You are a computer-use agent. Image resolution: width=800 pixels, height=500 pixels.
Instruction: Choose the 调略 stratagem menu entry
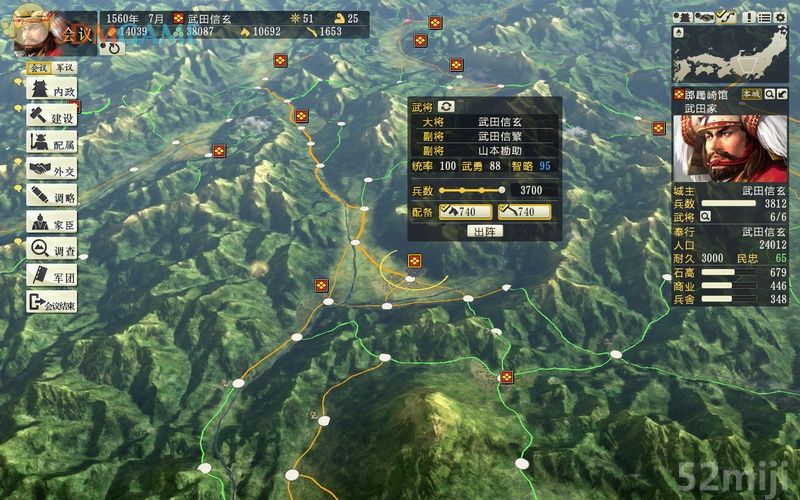tap(52, 196)
